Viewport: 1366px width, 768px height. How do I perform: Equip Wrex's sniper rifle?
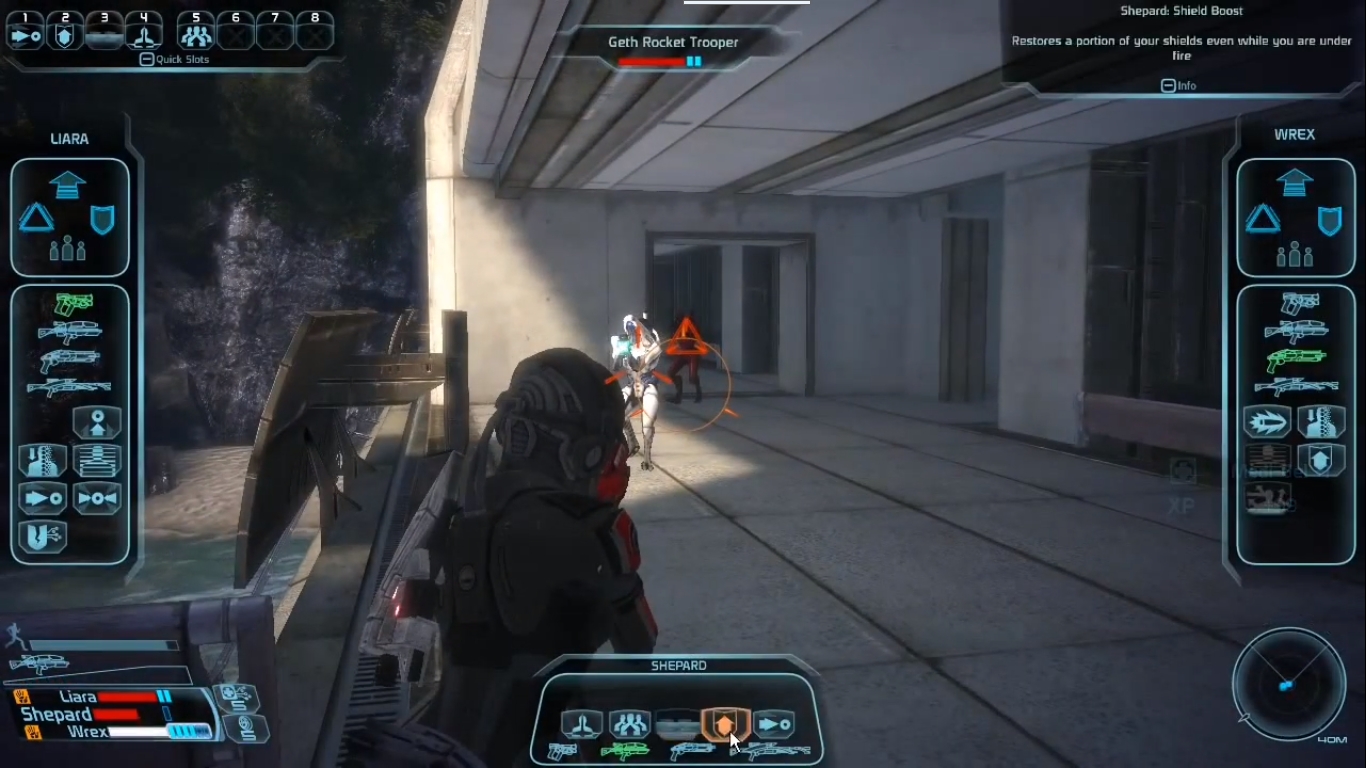coord(1296,386)
